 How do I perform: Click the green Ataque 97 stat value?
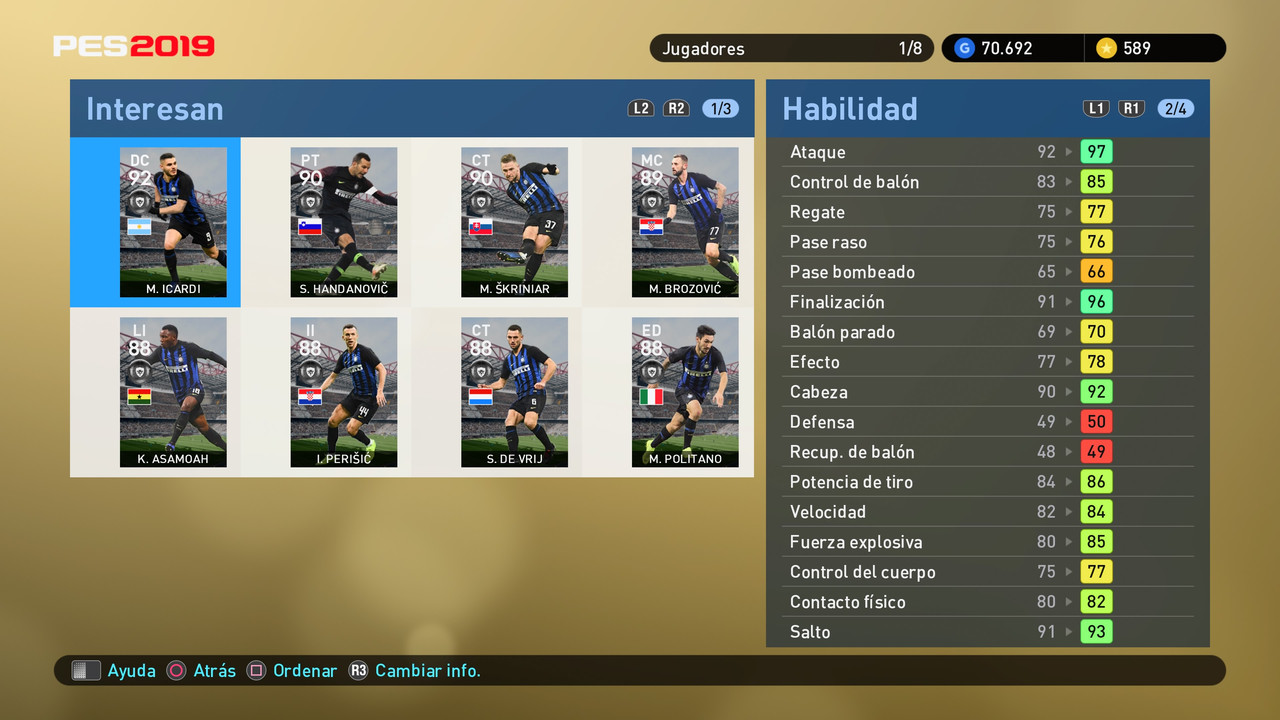coord(1097,151)
